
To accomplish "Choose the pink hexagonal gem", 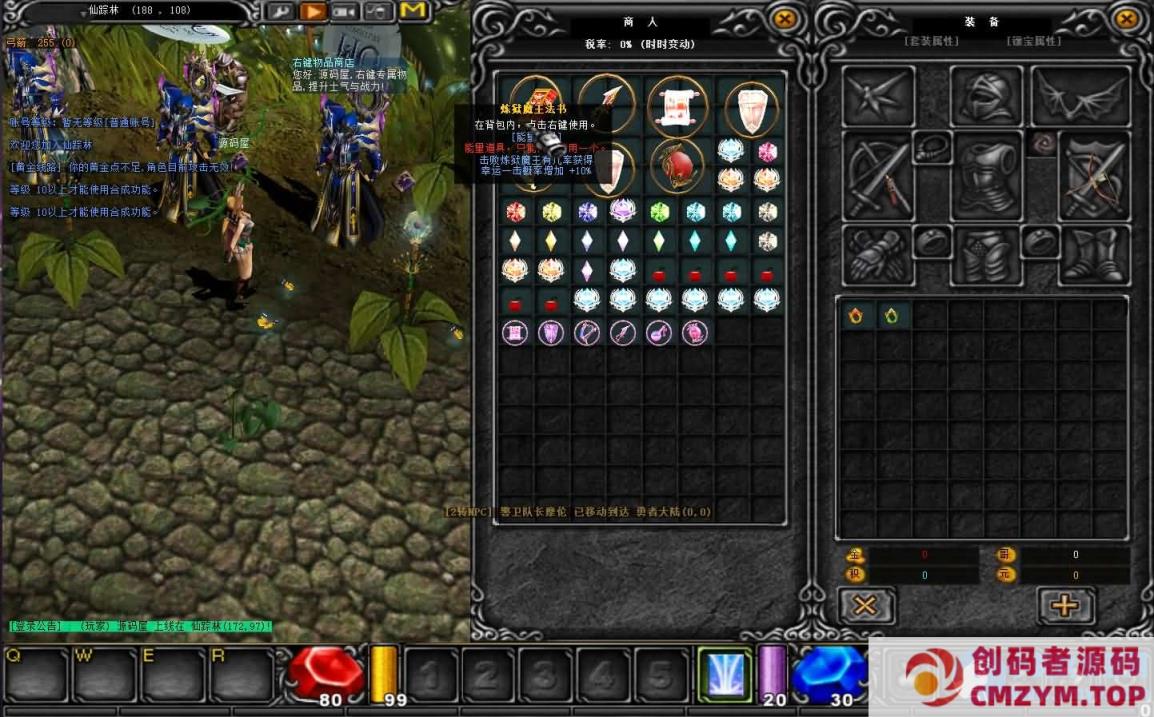I will [767, 152].
